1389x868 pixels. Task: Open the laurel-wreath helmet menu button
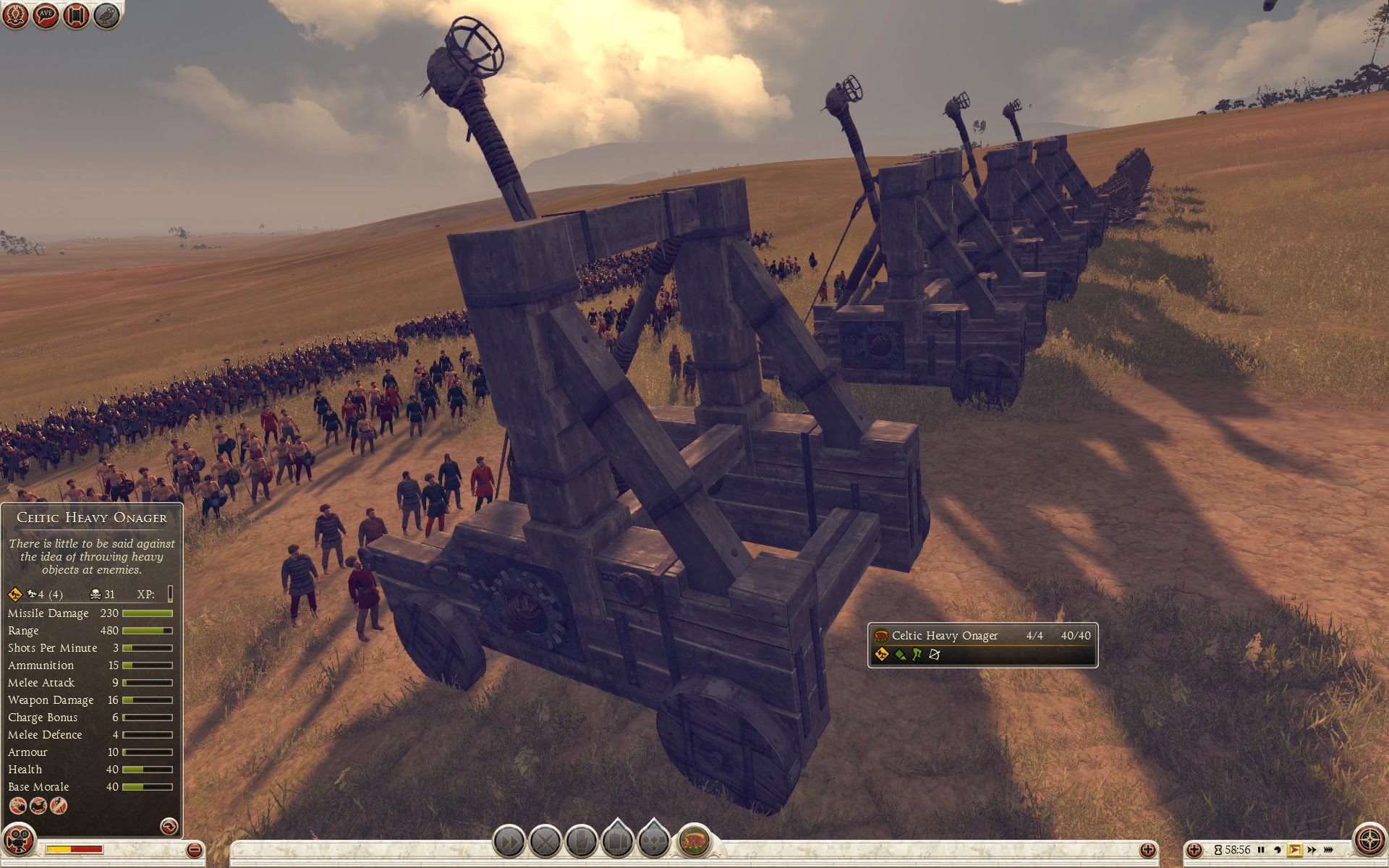click(15, 15)
